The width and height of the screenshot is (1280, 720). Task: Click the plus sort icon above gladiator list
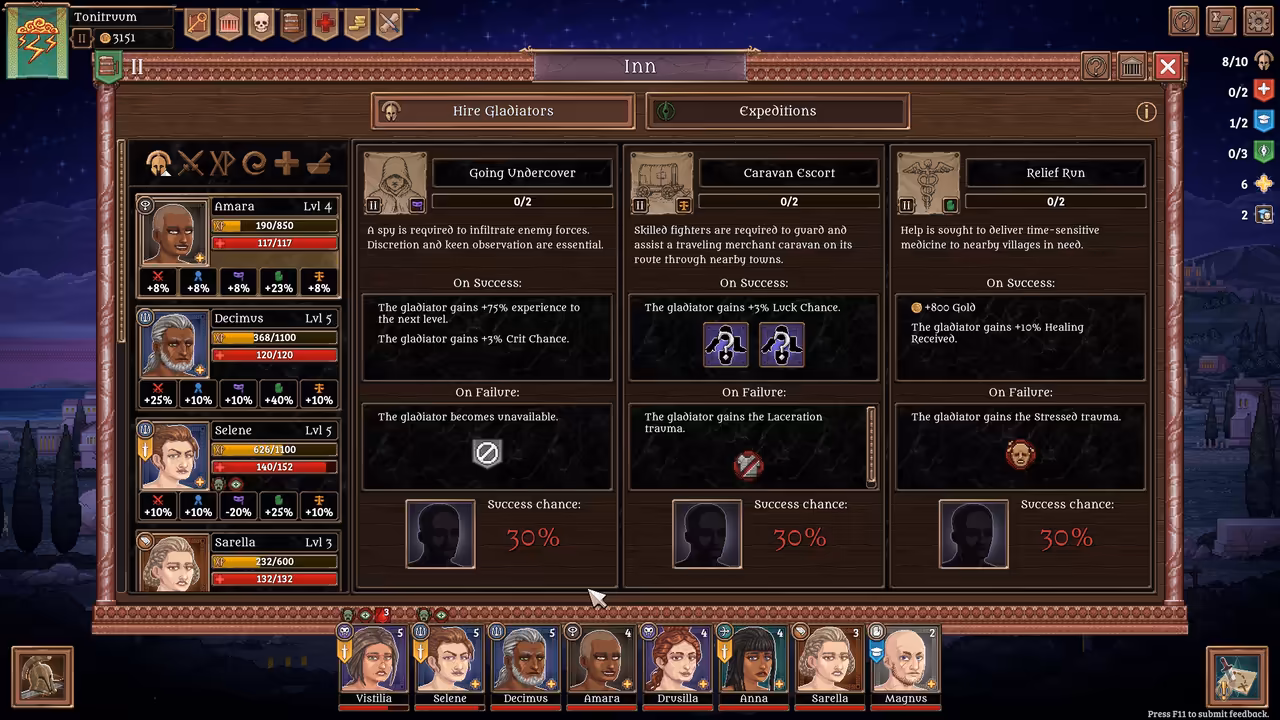click(287, 162)
